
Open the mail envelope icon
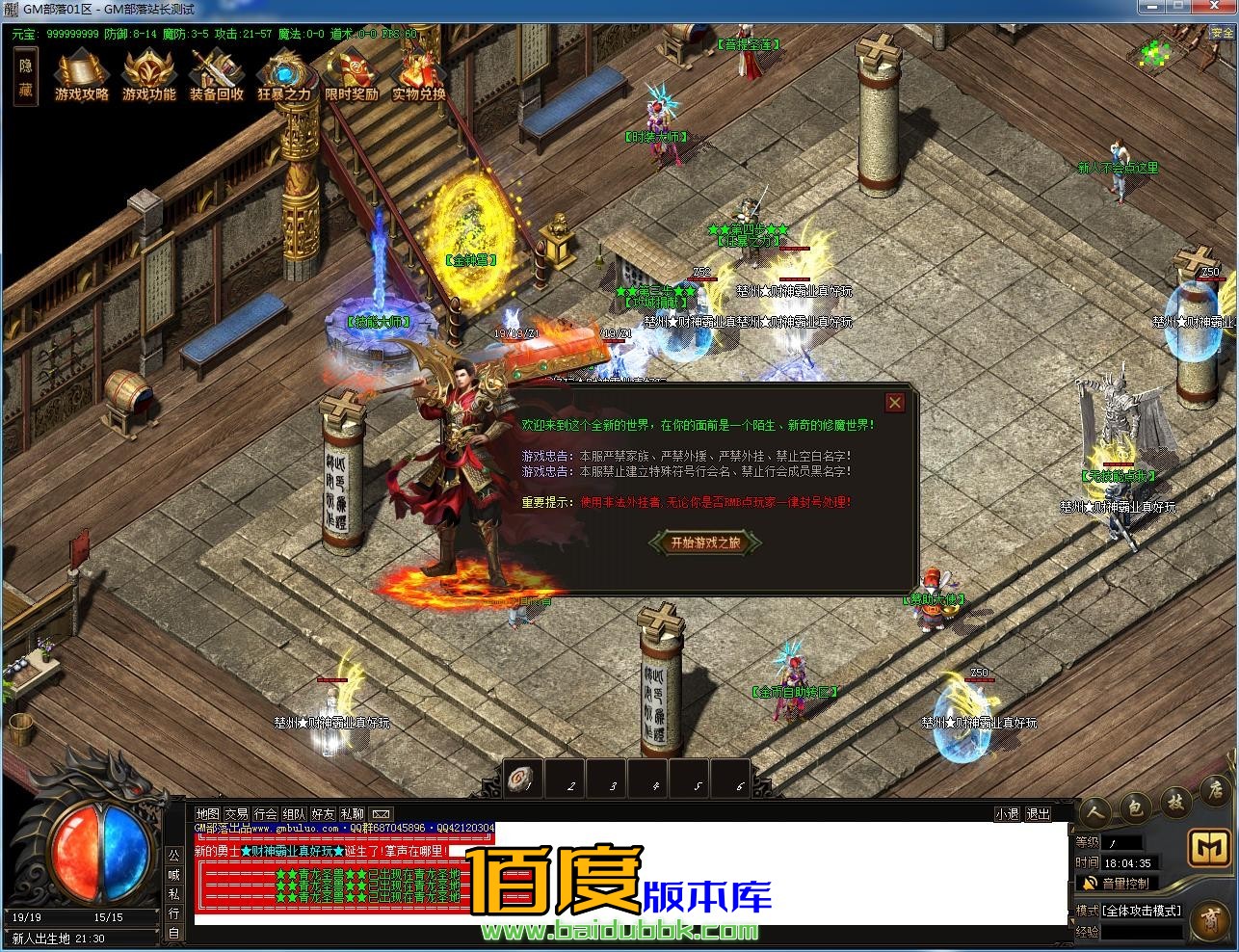coord(382,814)
